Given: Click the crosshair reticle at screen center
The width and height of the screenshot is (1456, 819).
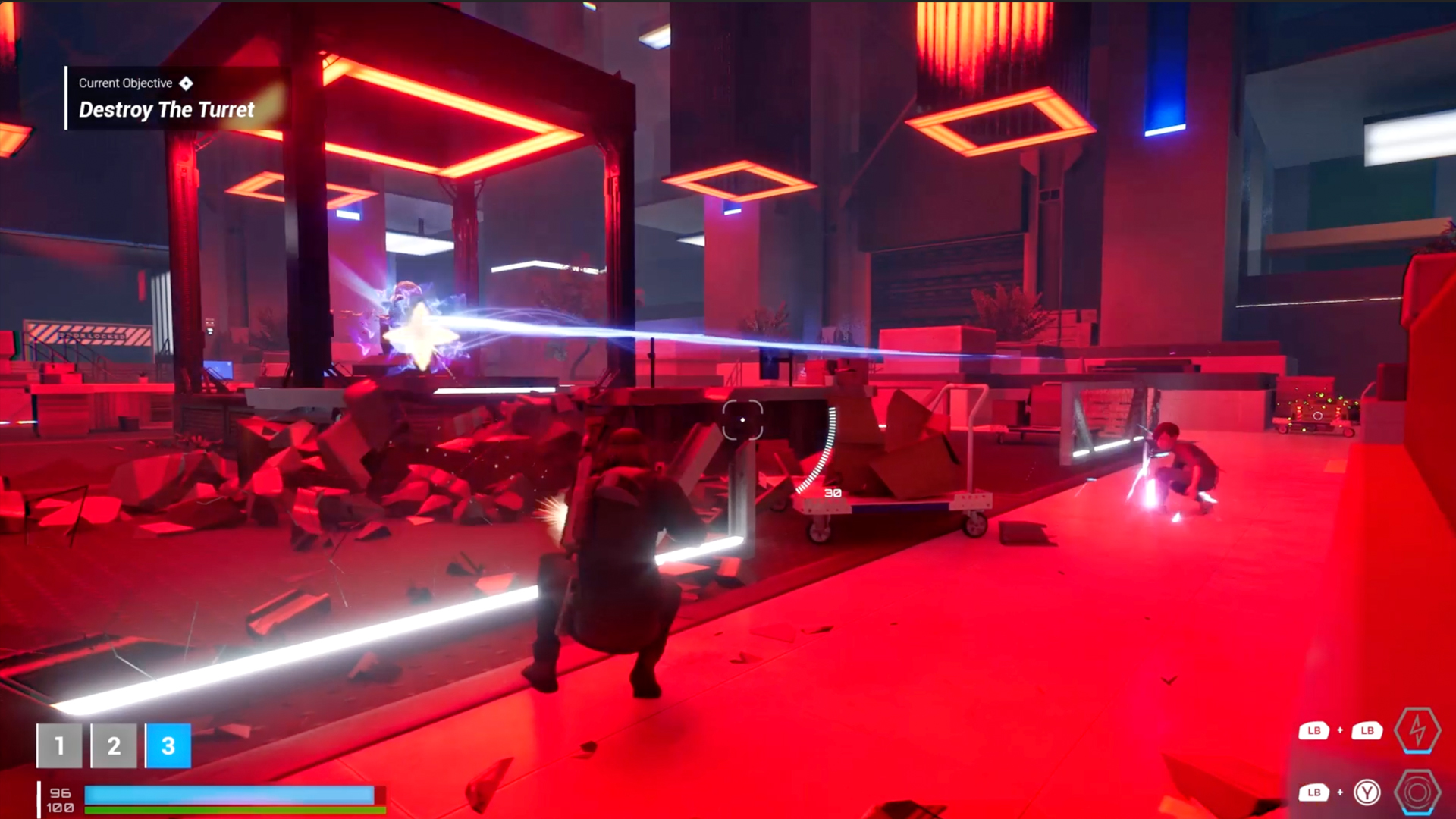Looking at the screenshot, I should pos(743,419).
